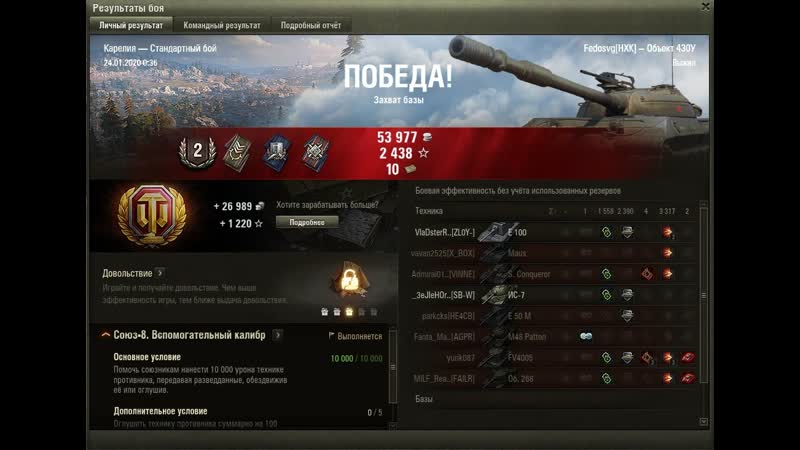Expand the Довольствие info arrow
The height and width of the screenshot is (450, 800).
[x=160, y=272]
